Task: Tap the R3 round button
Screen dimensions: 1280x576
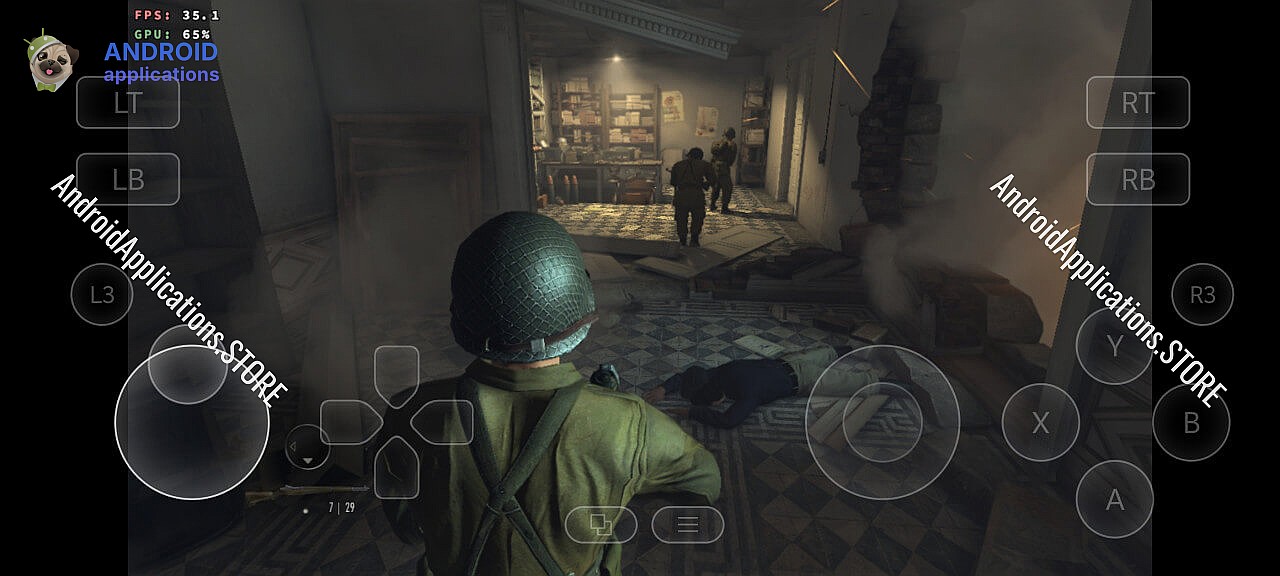Action: click(1202, 294)
